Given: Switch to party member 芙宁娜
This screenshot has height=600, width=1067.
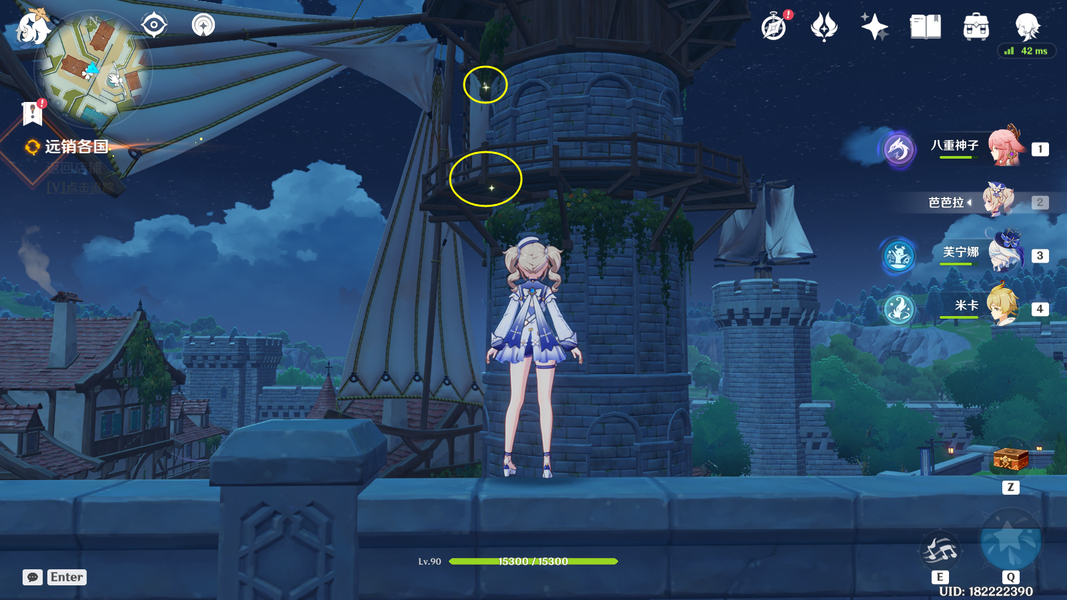Looking at the screenshot, I should click(1004, 254).
